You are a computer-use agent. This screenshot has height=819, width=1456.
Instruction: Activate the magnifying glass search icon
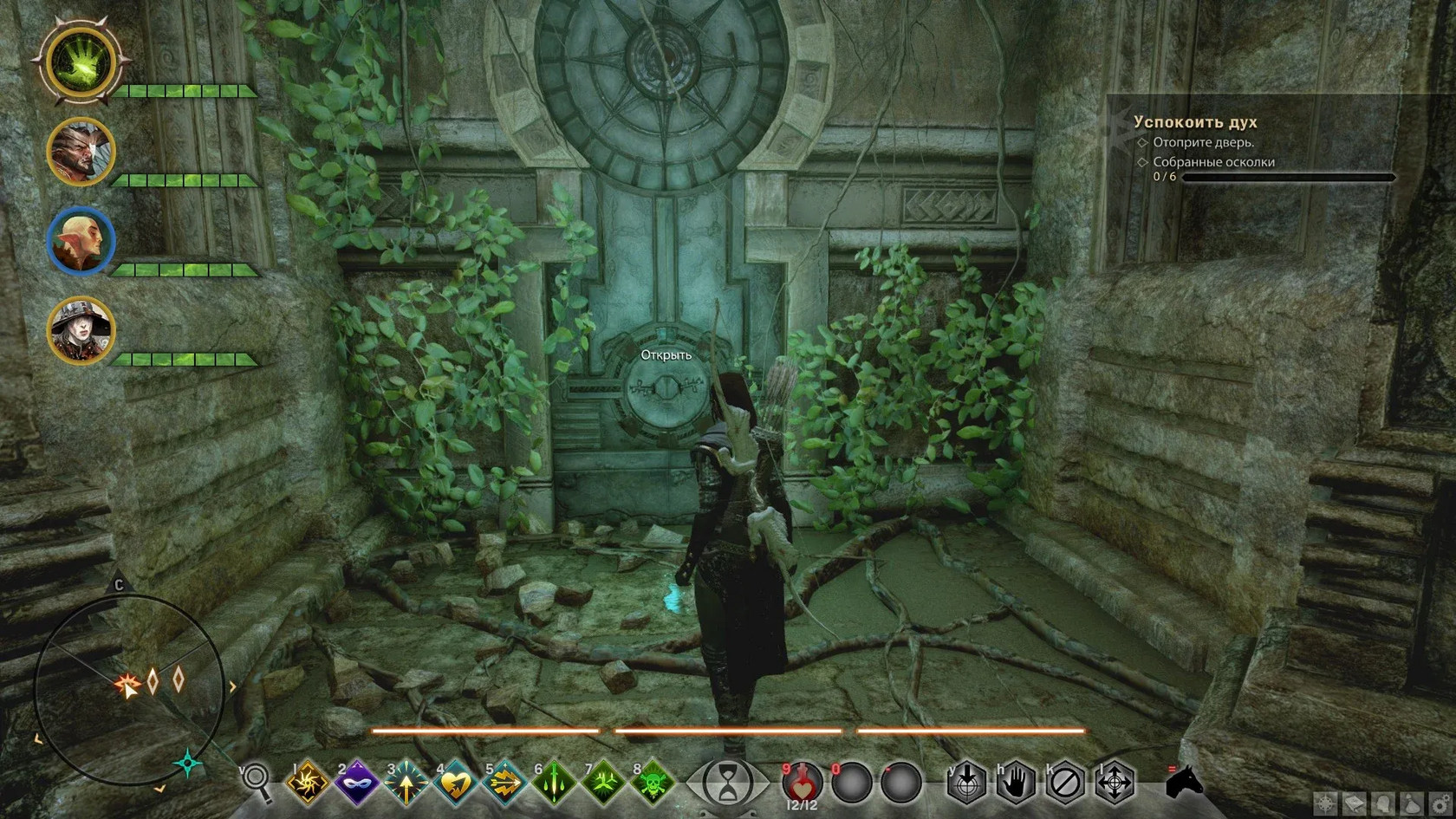pyautogui.click(x=257, y=780)
